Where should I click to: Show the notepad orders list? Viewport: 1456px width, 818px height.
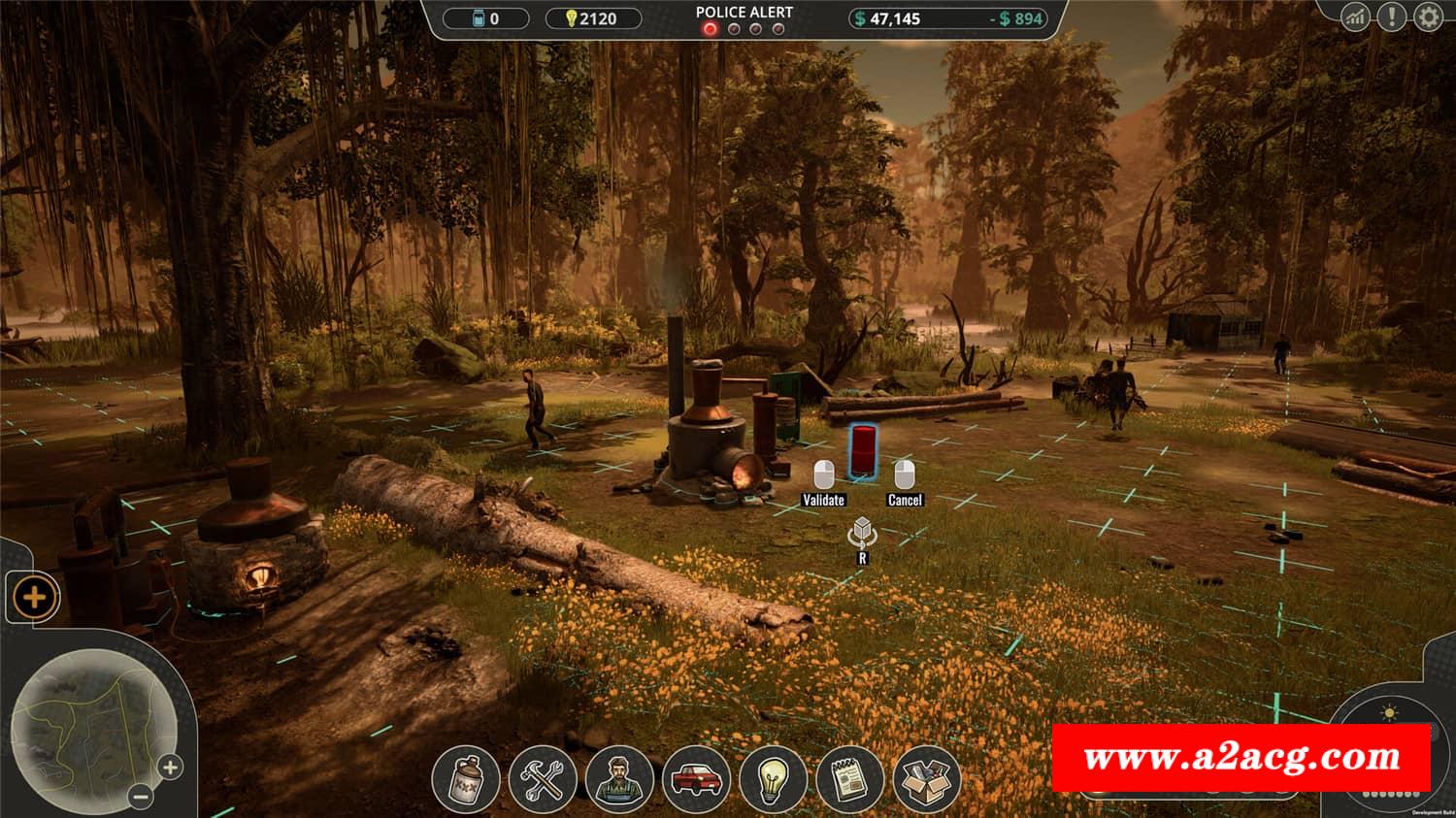pyautogui.click(x=849, y=779)
